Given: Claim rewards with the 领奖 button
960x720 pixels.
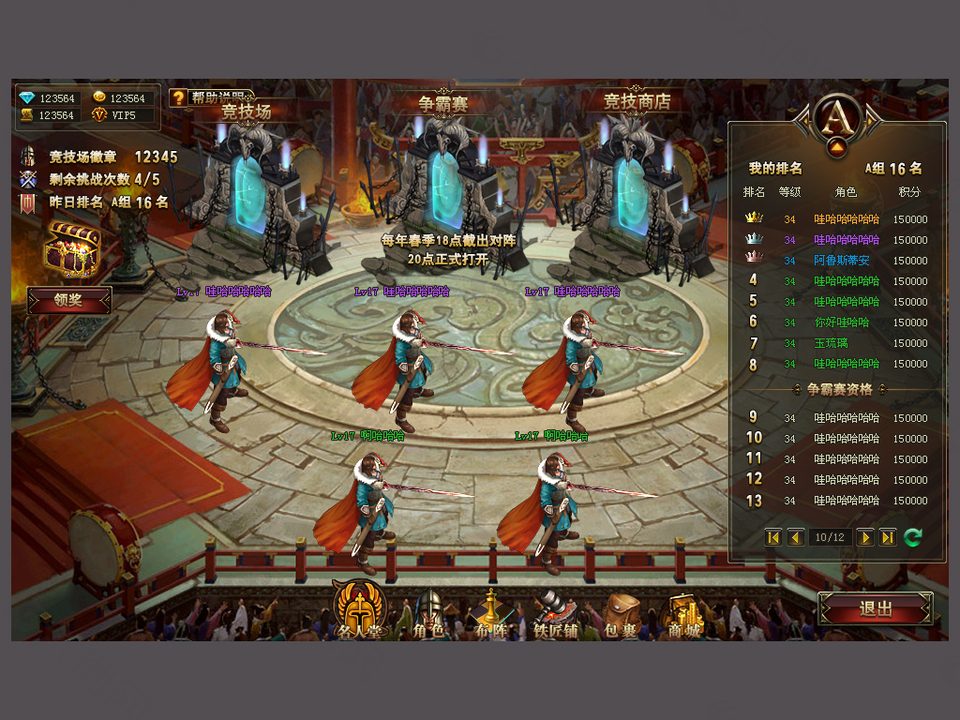Looking at the screenshot, I should click(x=69, y=300).
